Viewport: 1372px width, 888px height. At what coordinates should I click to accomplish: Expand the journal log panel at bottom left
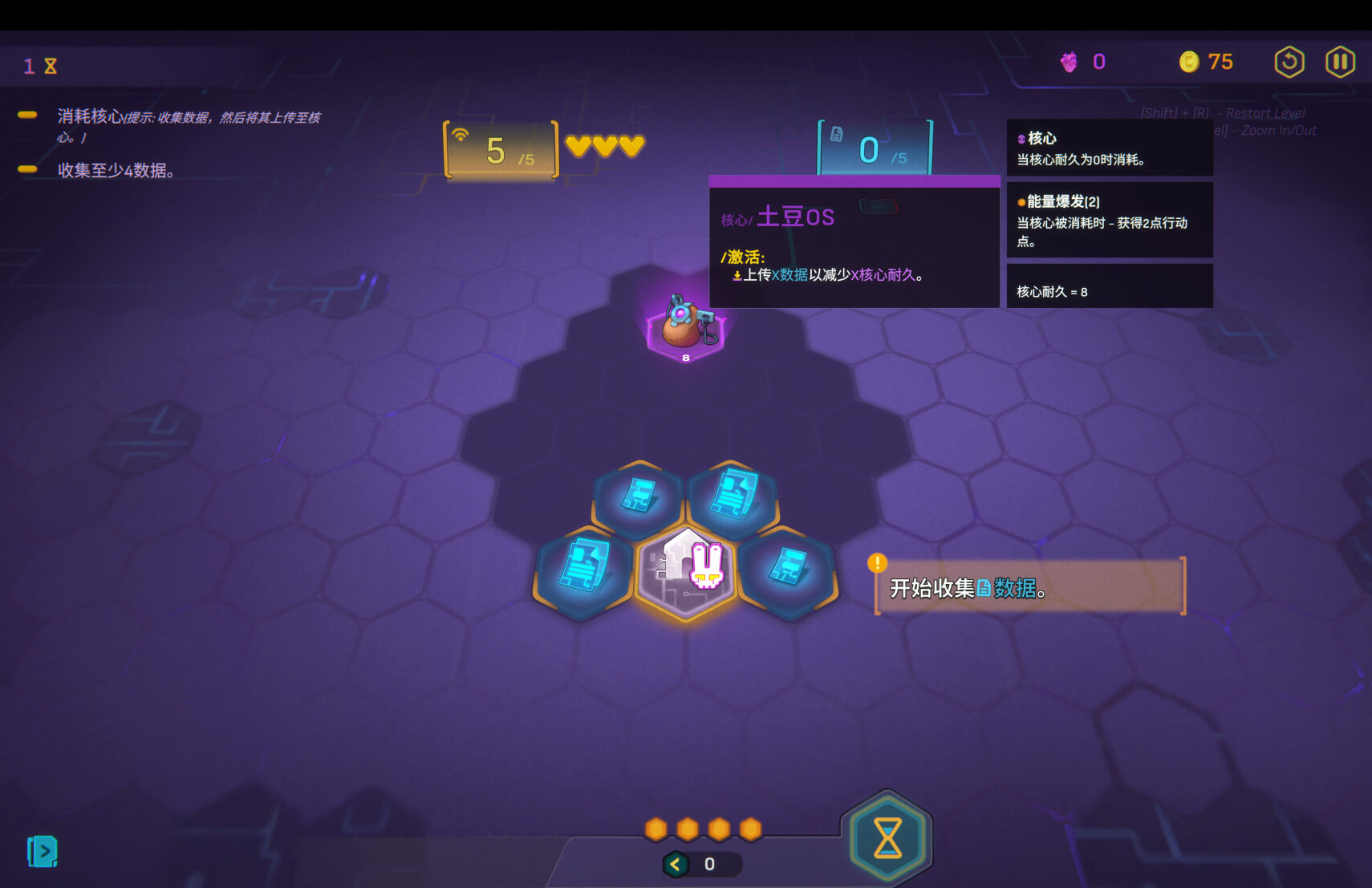[43, 851]
